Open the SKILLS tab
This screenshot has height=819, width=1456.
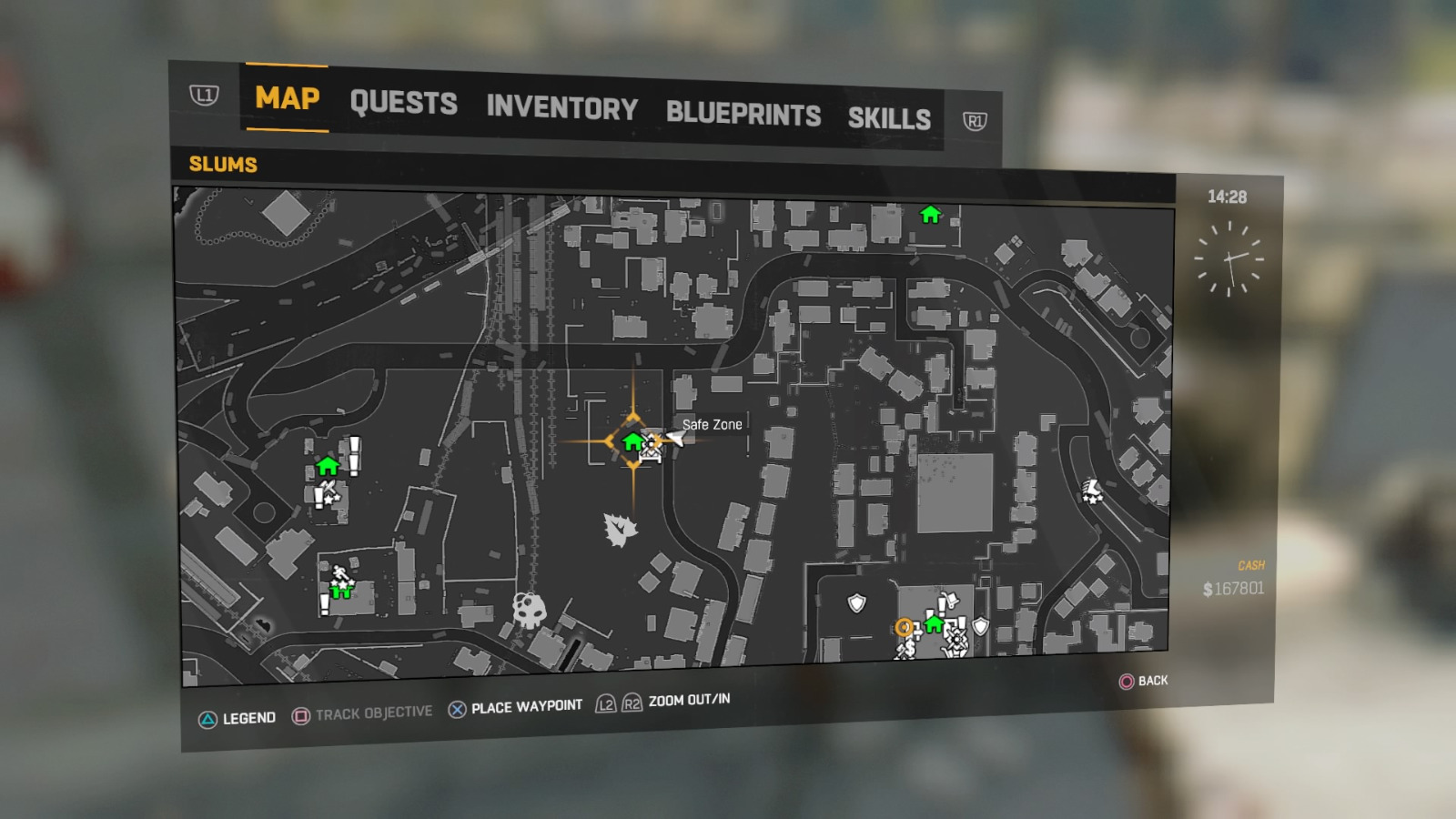[889, 116]
